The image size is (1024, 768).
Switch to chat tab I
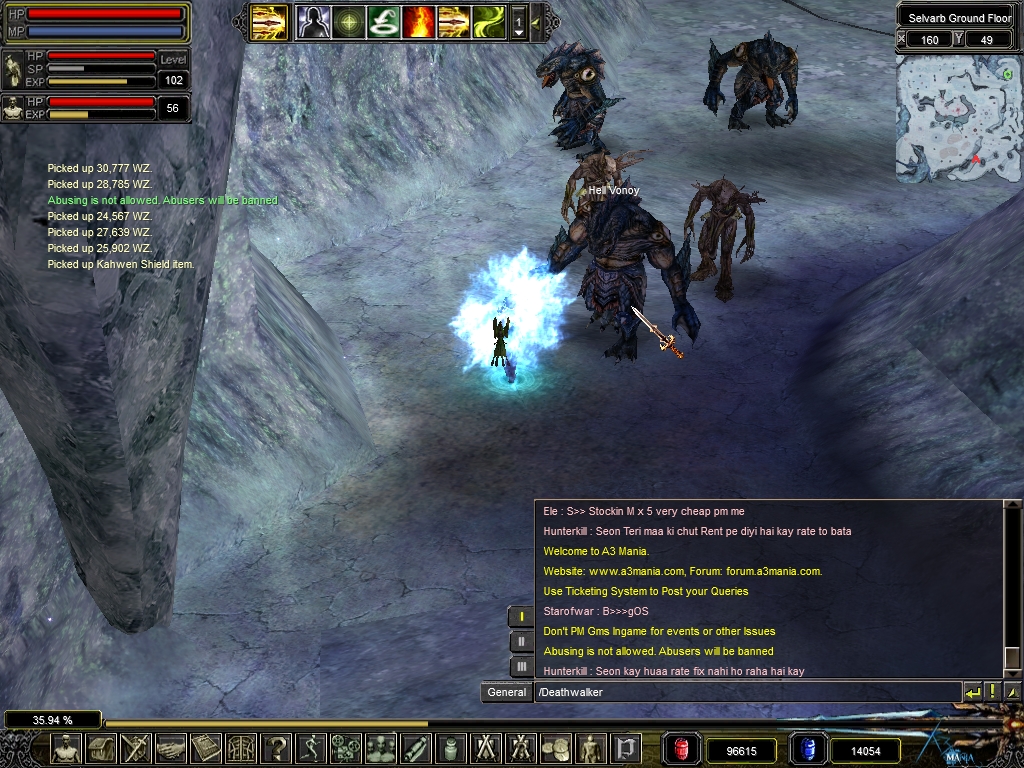click(521, 616)
